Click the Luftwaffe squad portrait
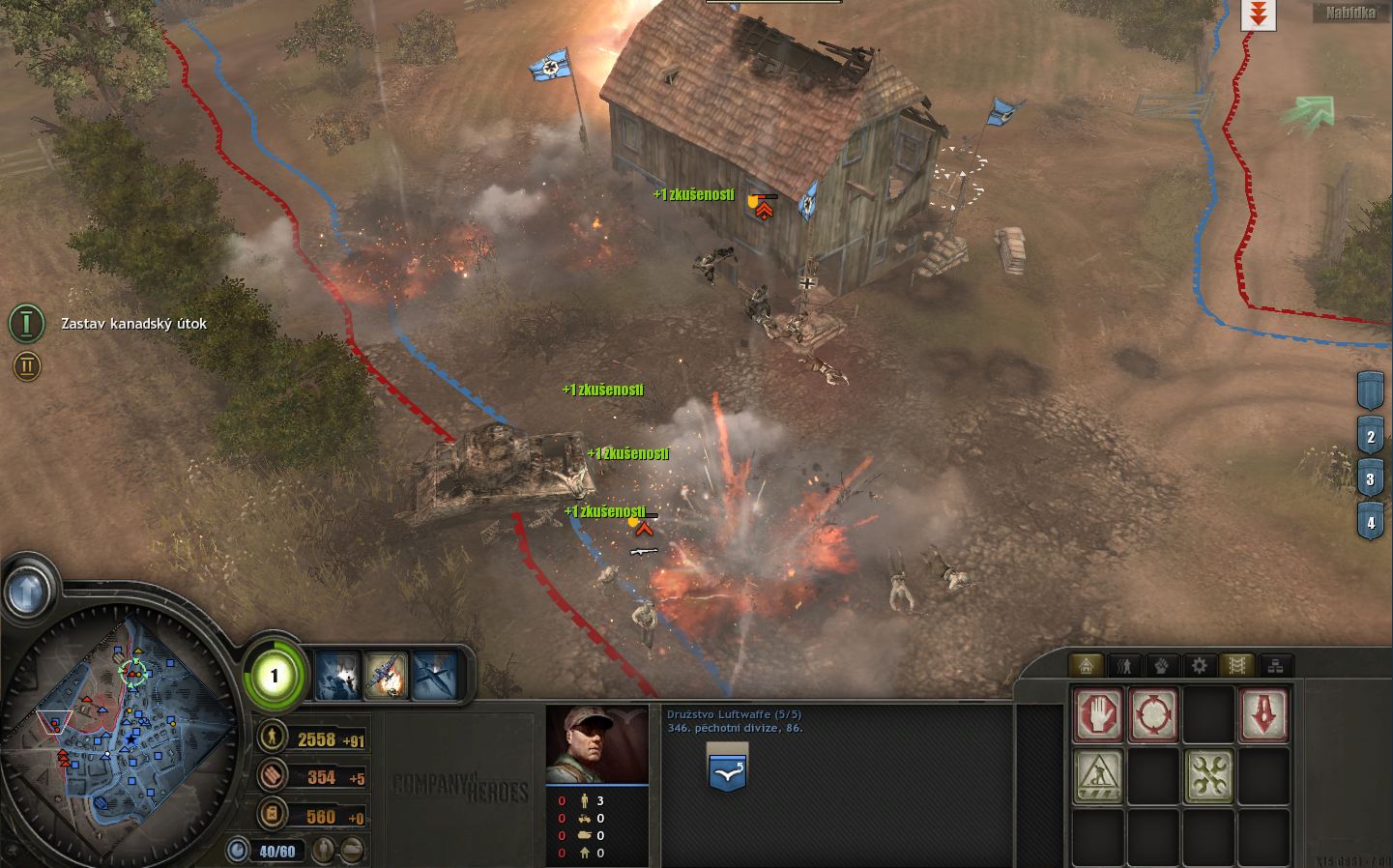 596,744
